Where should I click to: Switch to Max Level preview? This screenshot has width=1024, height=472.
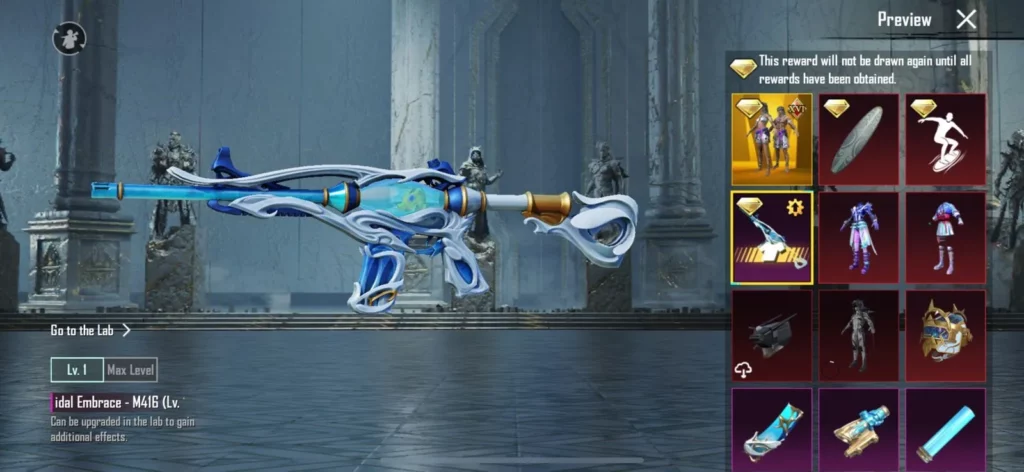pyautogui.click(x=130, y=370)
